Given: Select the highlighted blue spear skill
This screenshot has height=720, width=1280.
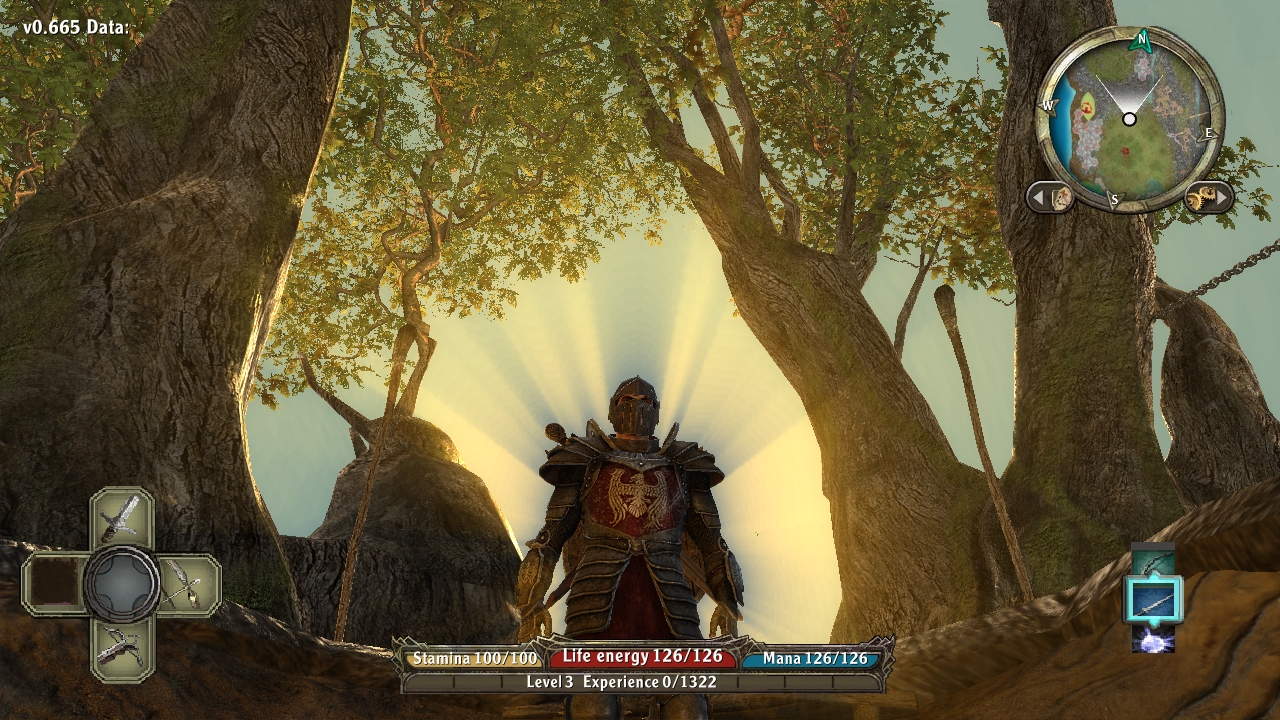Looking at the screenshot, I should (1153, 600).
